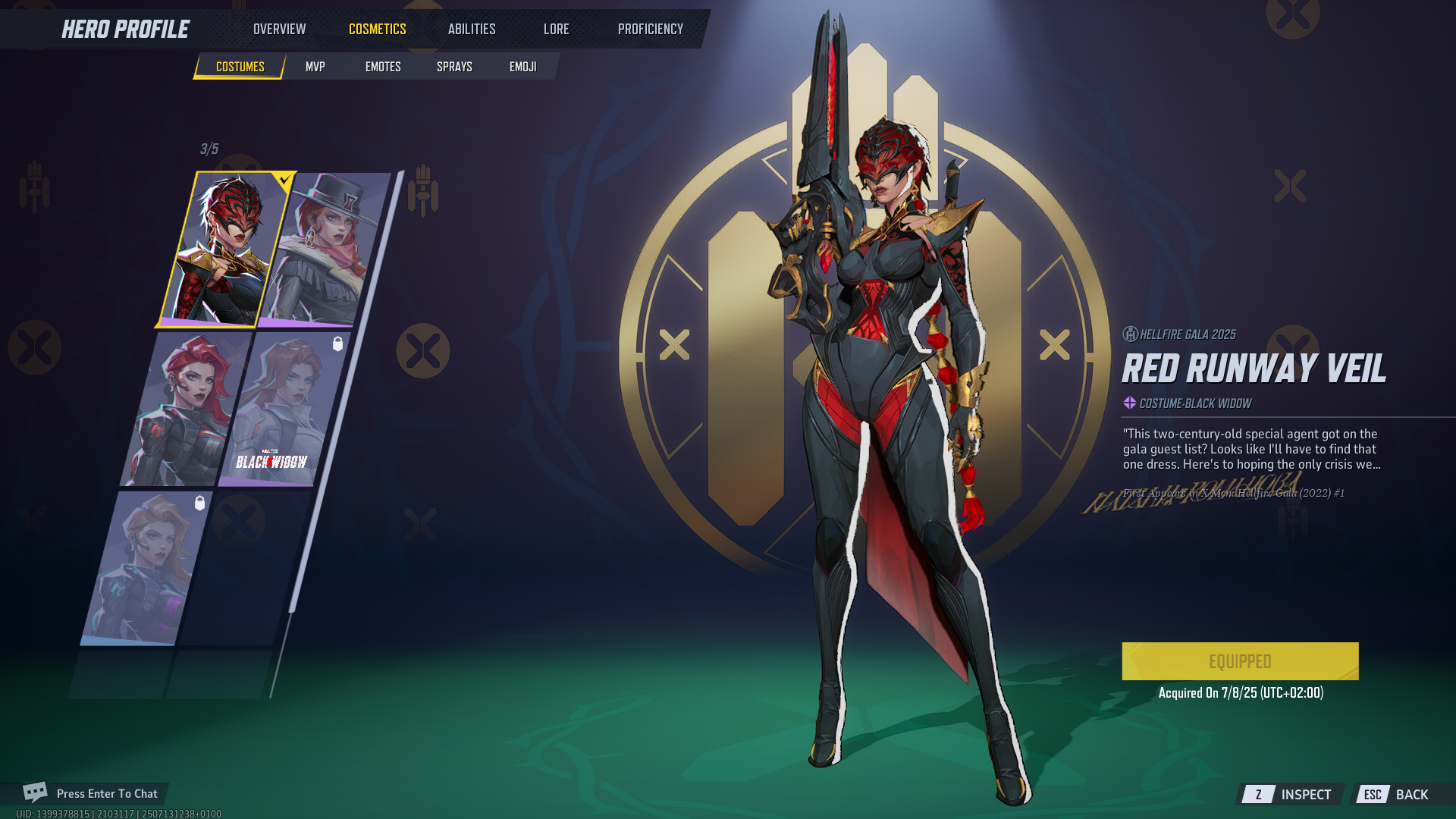Image resolution: width=1456 pixels, height=819 pixels.
Task: Open the Emotes sub-tab
Action: (383, 67)
